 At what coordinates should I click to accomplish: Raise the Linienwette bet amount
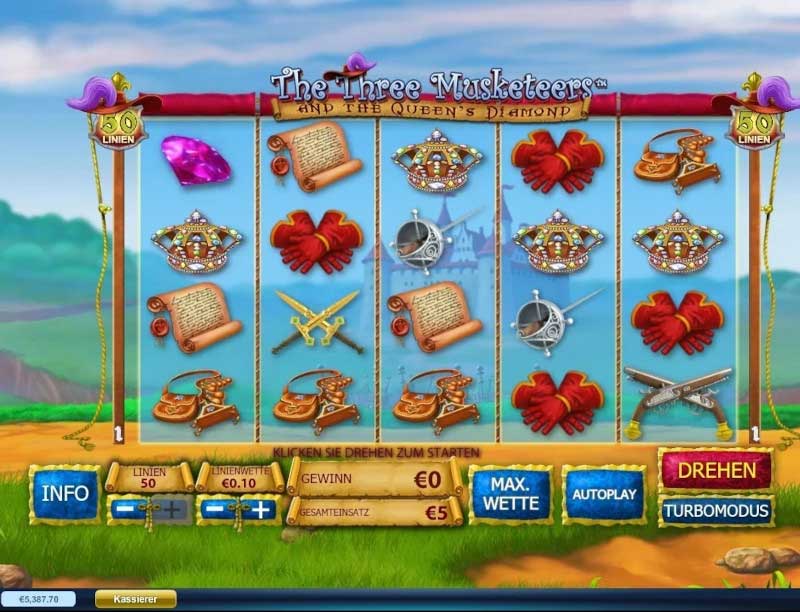(261, 510)
